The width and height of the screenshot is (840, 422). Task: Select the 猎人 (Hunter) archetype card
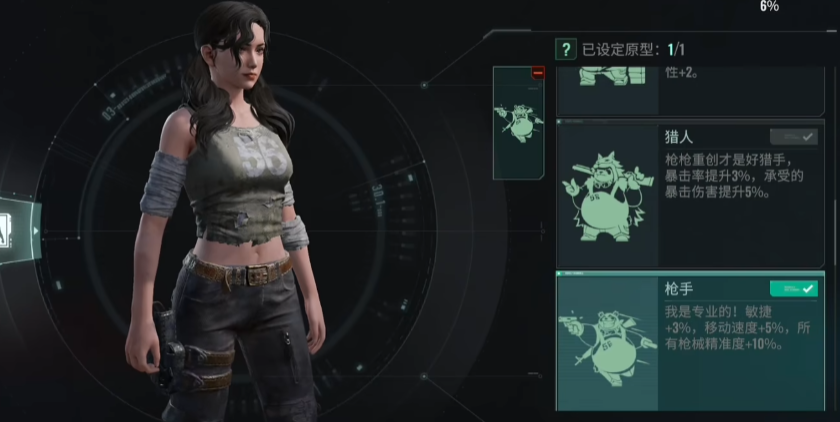coord(690,193)
